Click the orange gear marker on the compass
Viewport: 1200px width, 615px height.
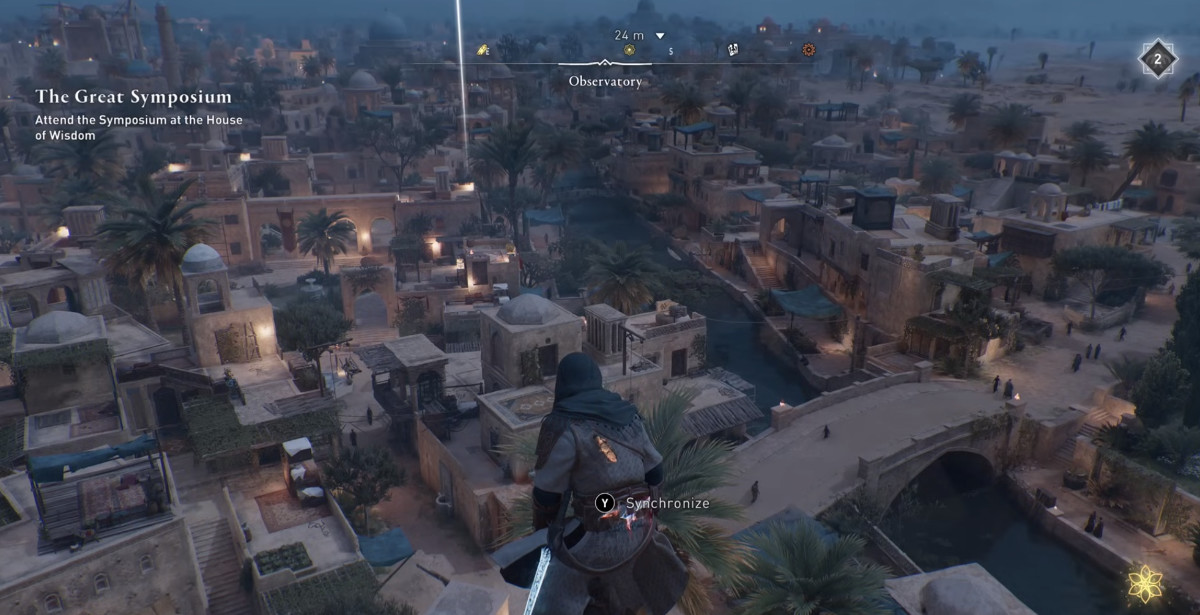[x=808, y=49]
